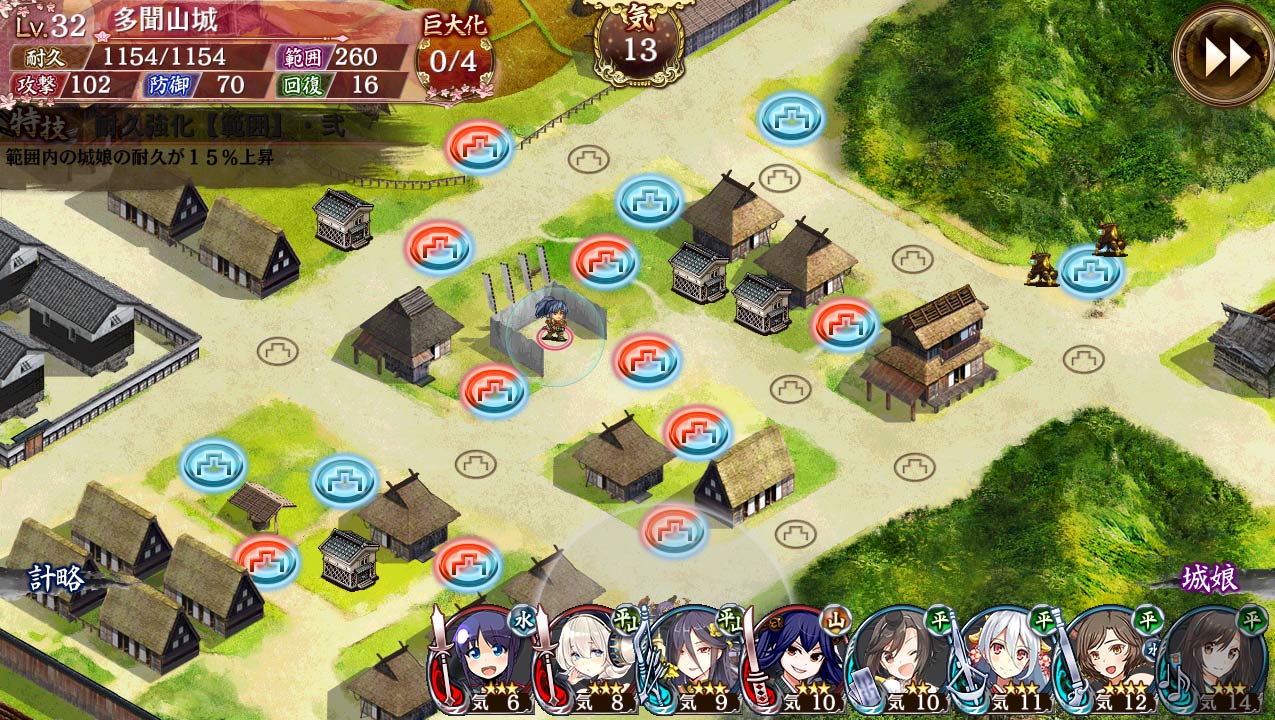1275x720 pixels.
Task: Select the blue placement tile beside the two enemy soldiers
Action: 1090,270
